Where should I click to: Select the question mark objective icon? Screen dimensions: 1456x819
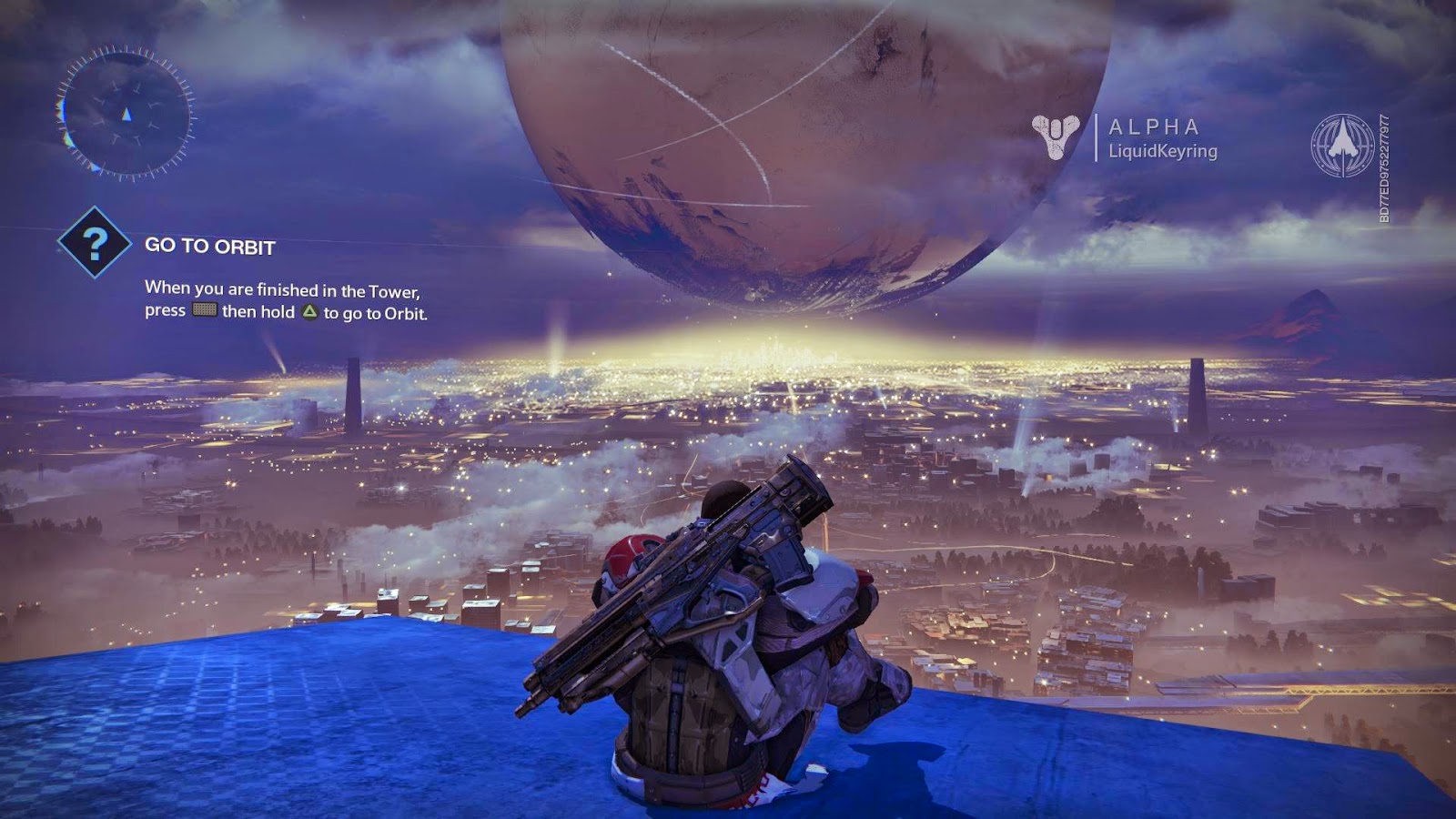(x=95, y=242)
